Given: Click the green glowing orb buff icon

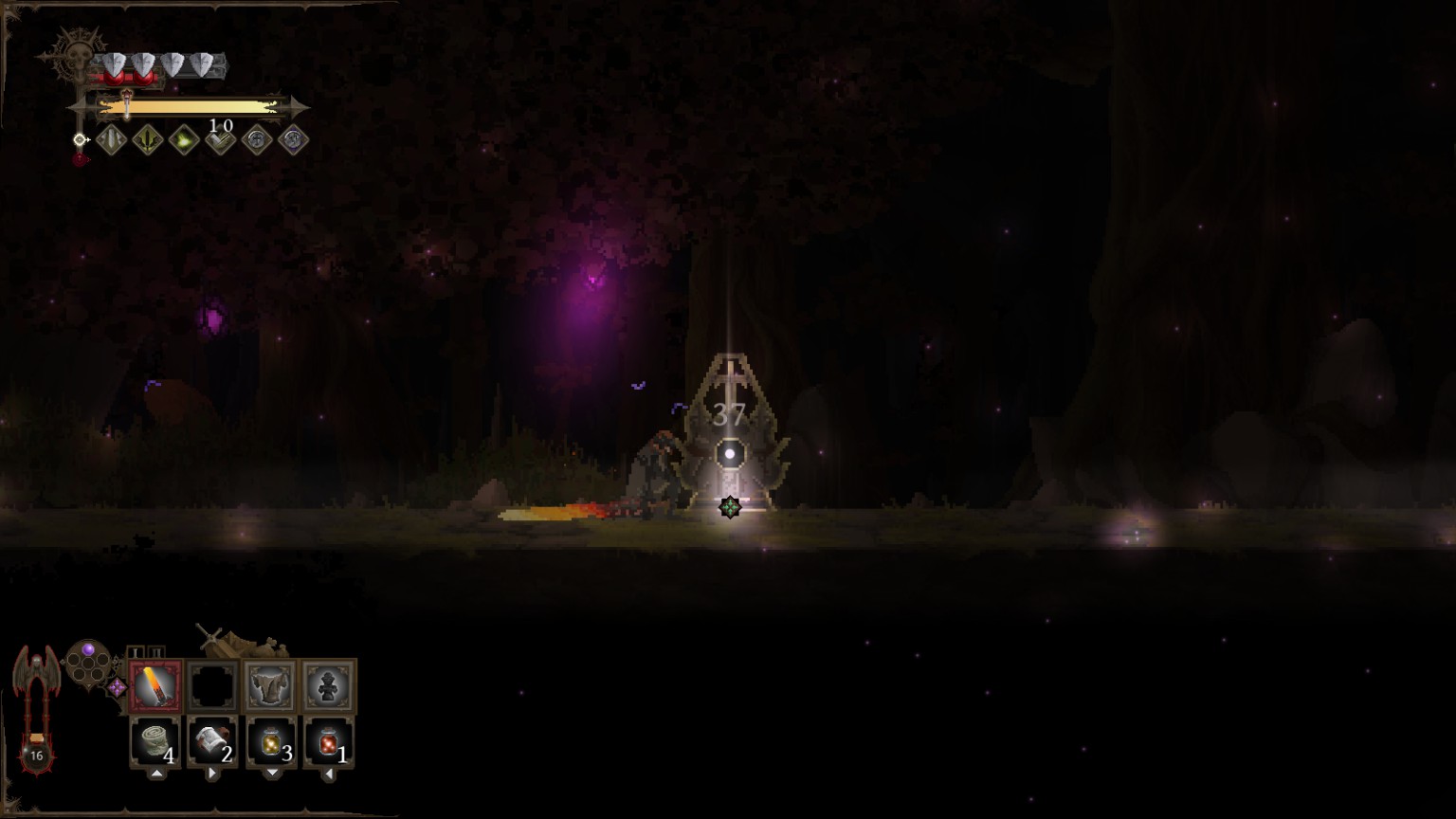Looking at the screenshot, I should pyautogui.click(x=184, y=140).
